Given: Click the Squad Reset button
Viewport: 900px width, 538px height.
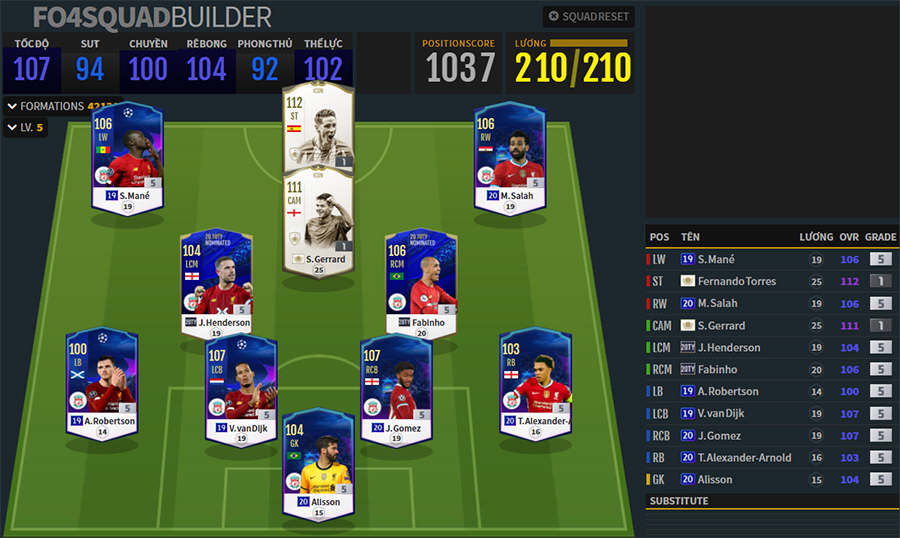Looking at the screenshot, I should point(588,17).
